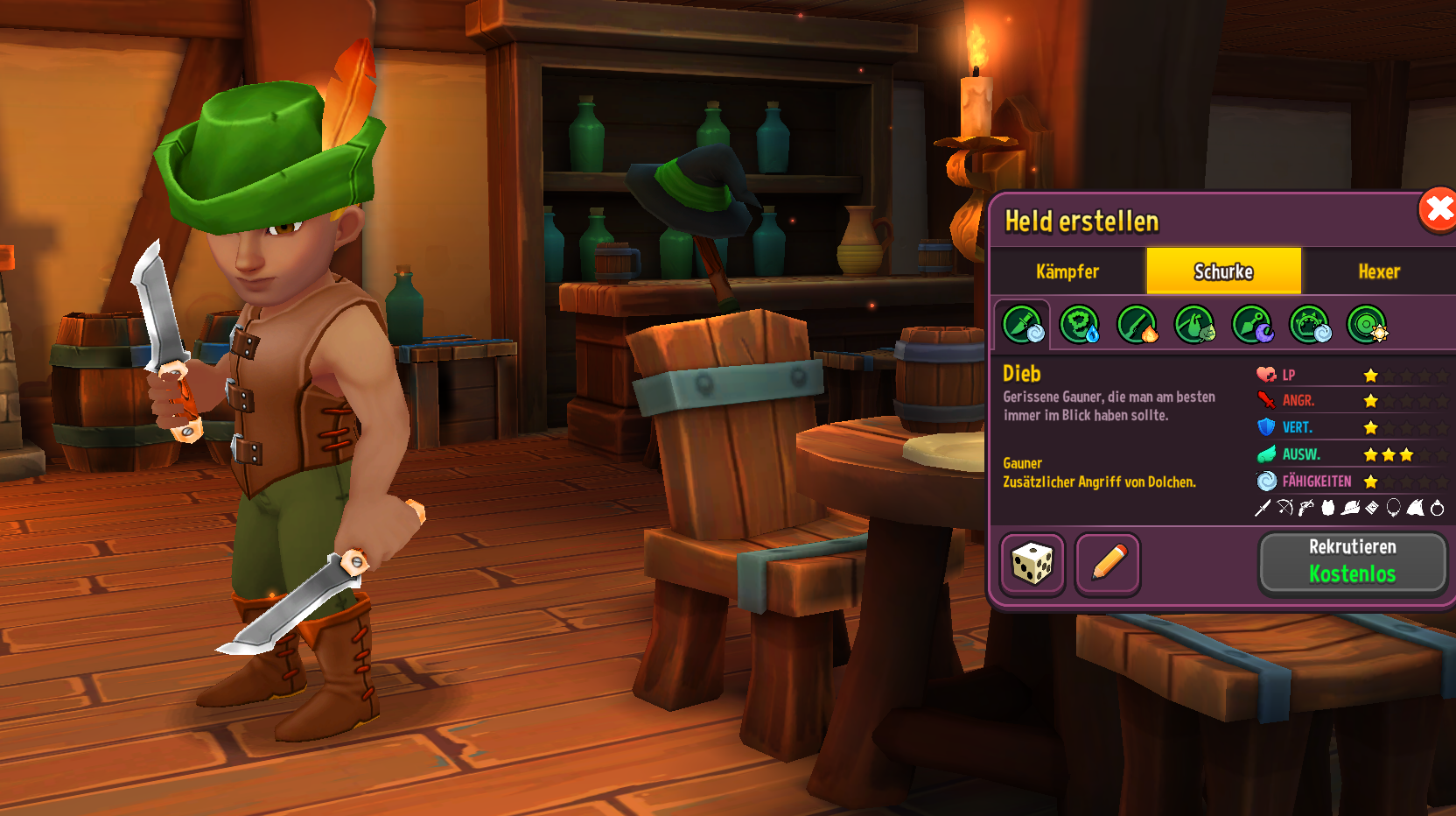The image size is (1456, 816).
Task: Select the Schurke class tab
Action: click(1223, 271)
